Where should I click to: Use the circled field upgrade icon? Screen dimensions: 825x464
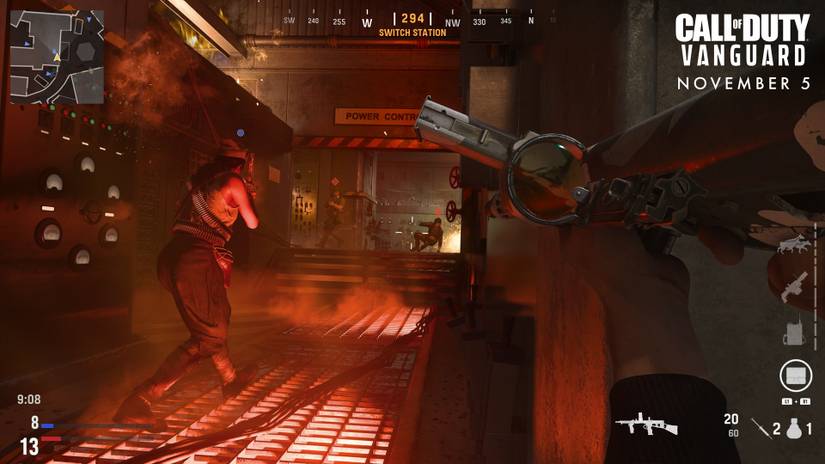click(x=795, y=376)
